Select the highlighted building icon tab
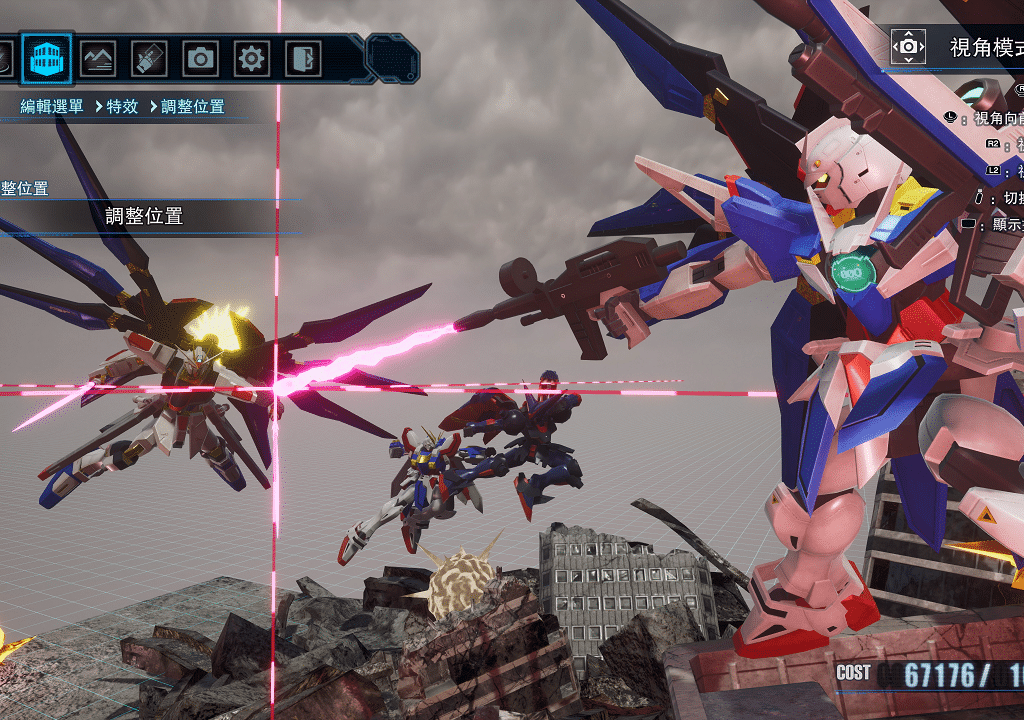 46,59
